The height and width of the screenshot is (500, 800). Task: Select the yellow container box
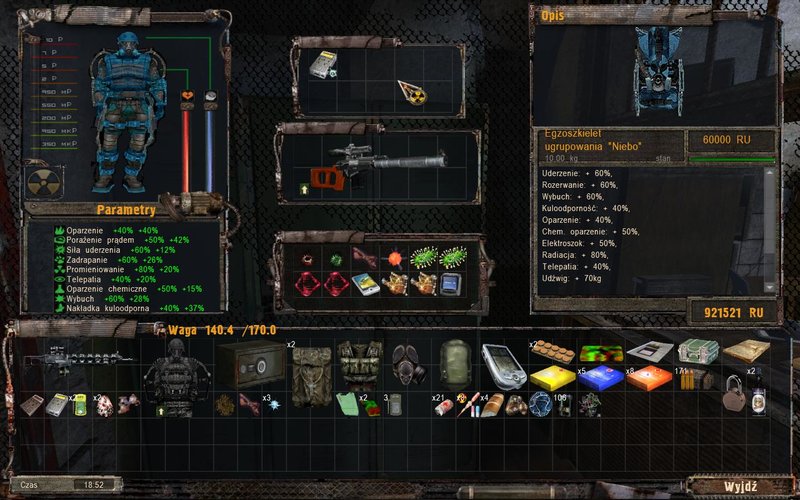tap(552, 378)
